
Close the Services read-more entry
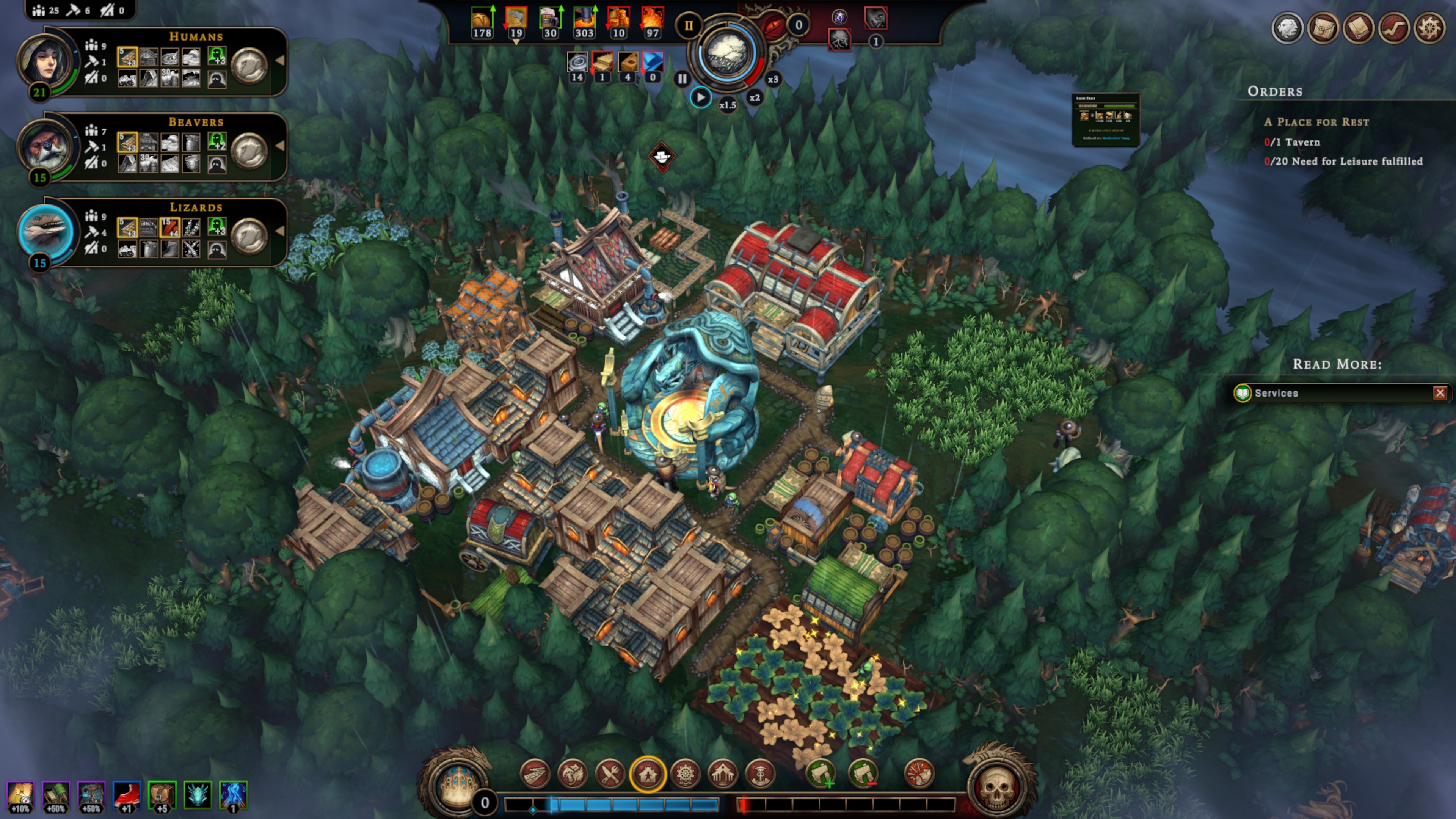[1440, 393]
